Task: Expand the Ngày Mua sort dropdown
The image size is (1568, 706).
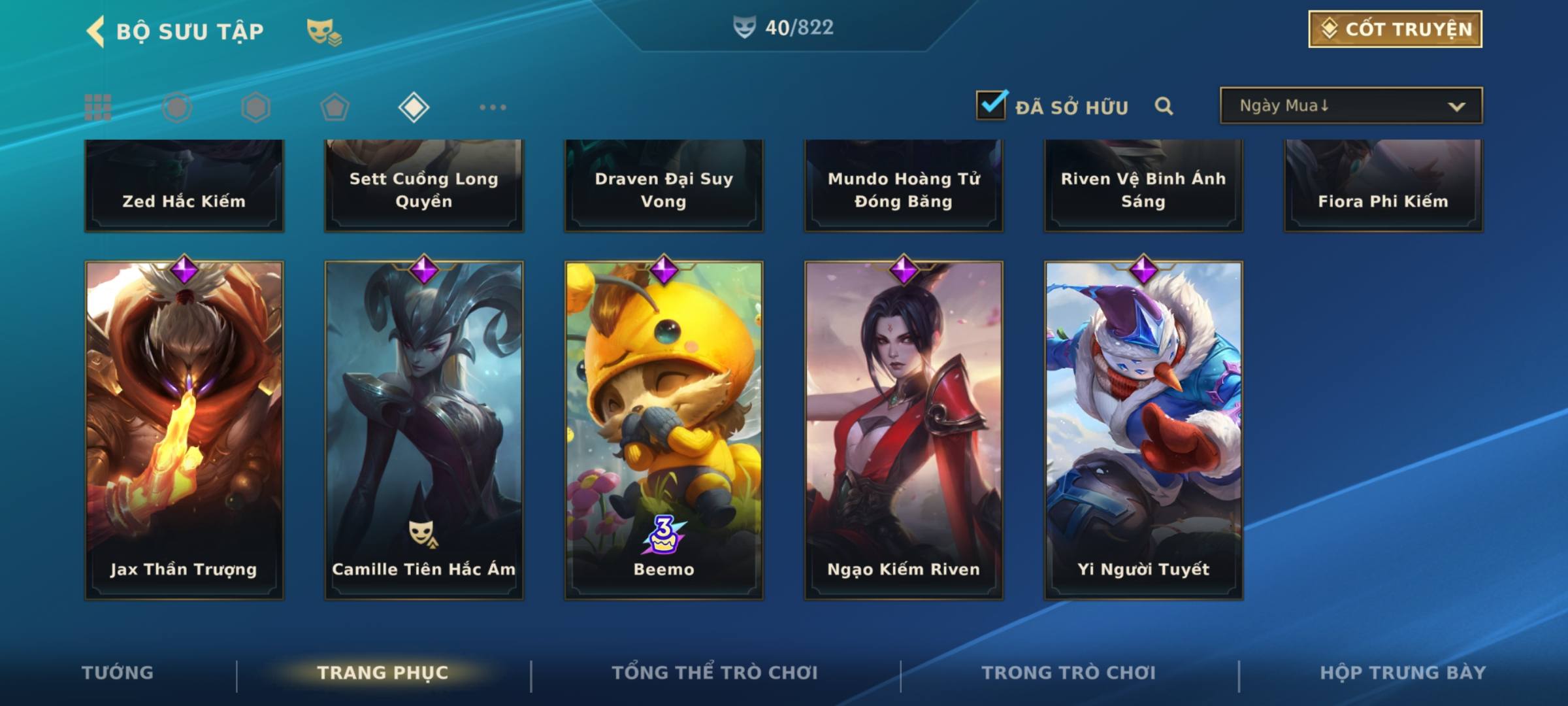Action: tap(1350, 106)
